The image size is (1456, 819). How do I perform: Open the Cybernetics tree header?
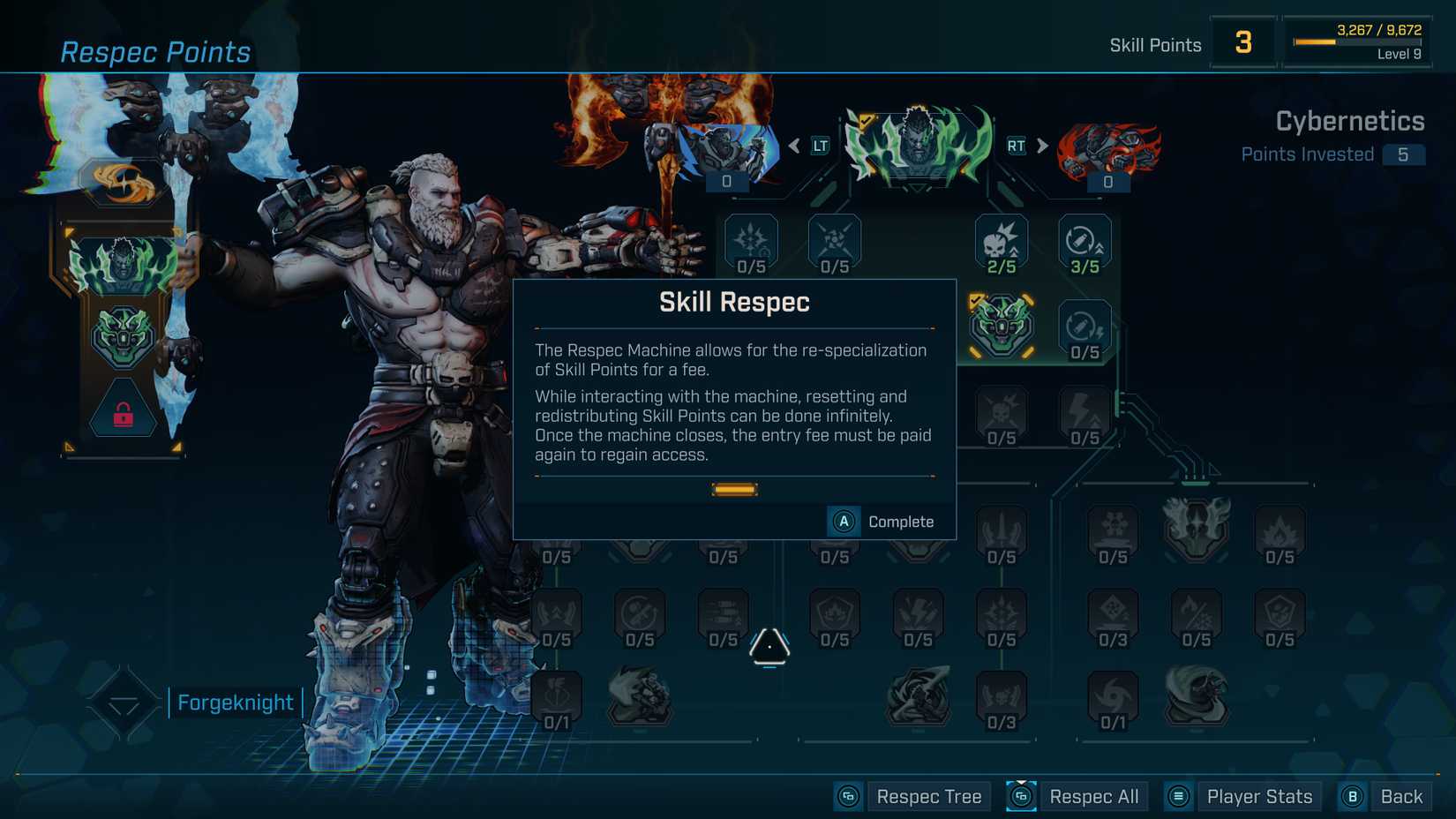(x=1351, y=121)
